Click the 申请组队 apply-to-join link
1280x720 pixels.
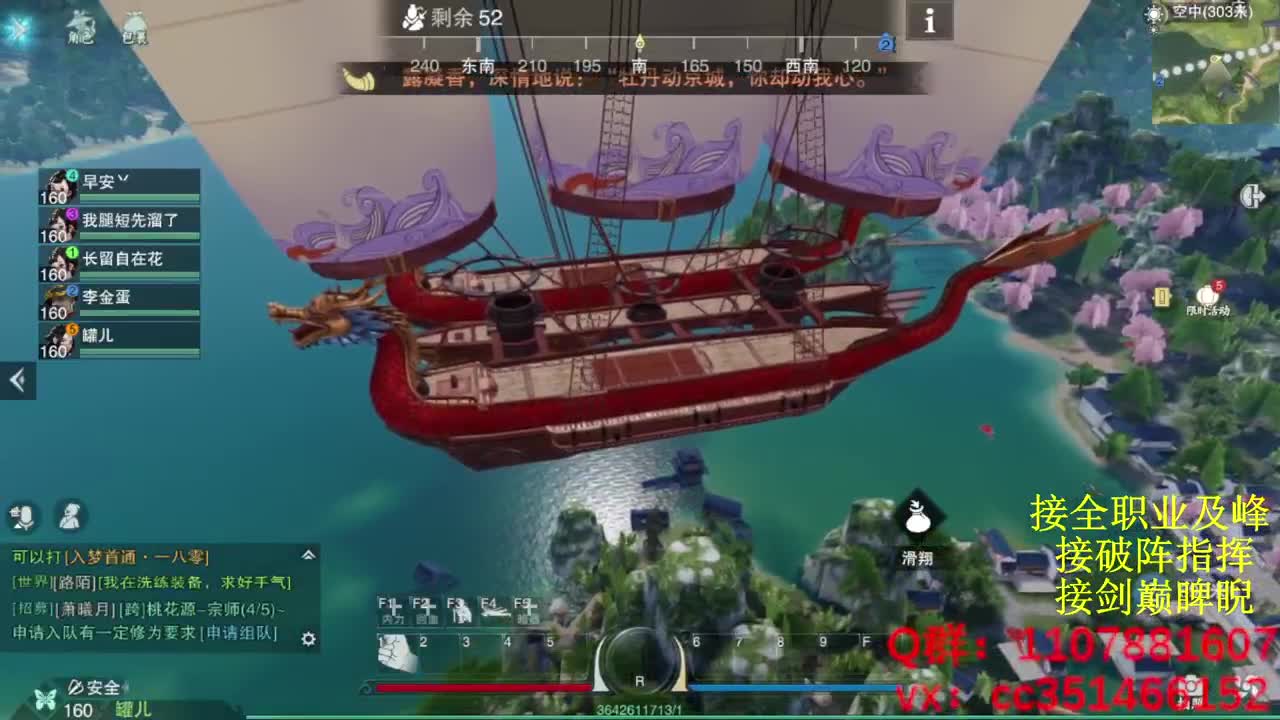click(242, 632)
